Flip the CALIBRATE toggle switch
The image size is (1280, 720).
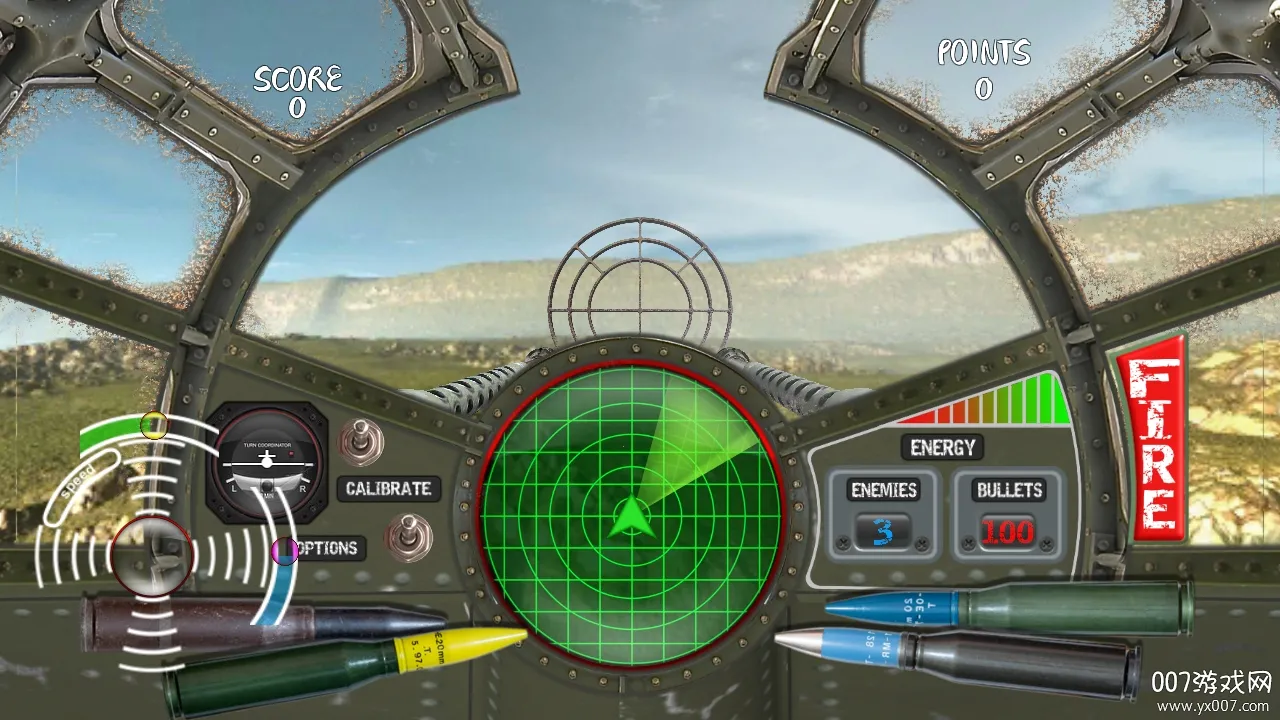coord(358,441)
